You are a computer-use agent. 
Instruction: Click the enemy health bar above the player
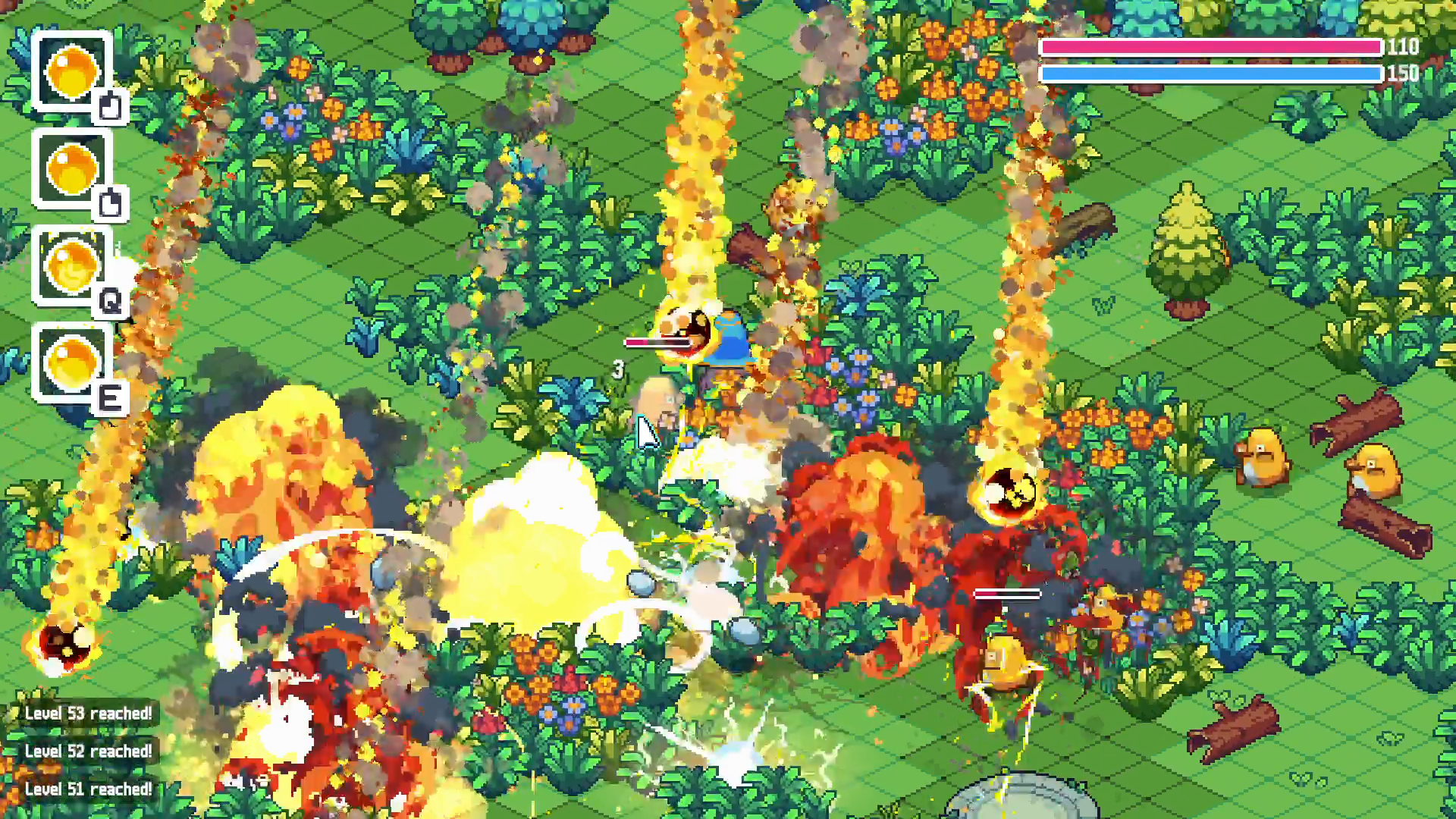pos(660,343)
